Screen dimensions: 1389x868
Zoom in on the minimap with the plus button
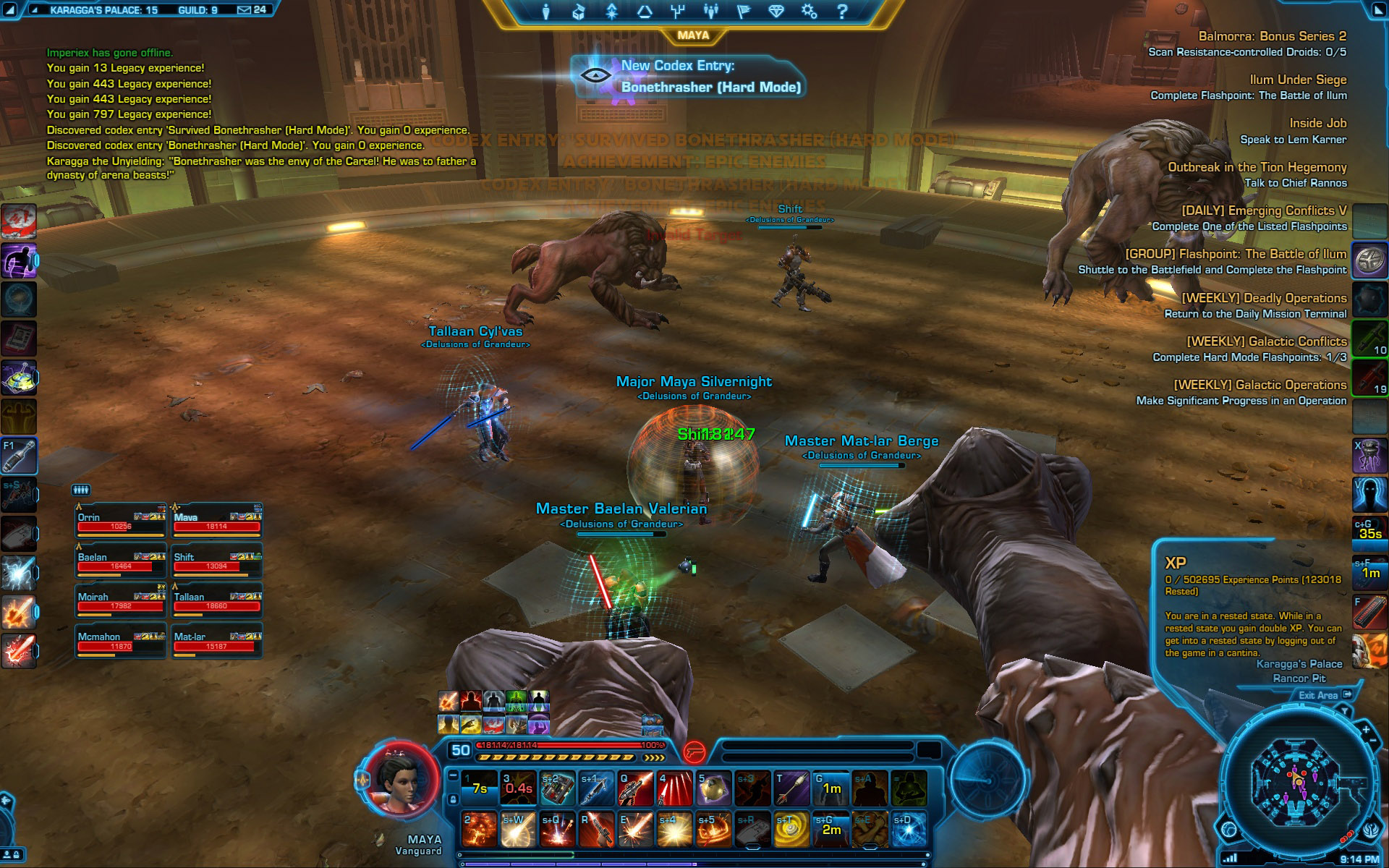(x=1366, y=730)
